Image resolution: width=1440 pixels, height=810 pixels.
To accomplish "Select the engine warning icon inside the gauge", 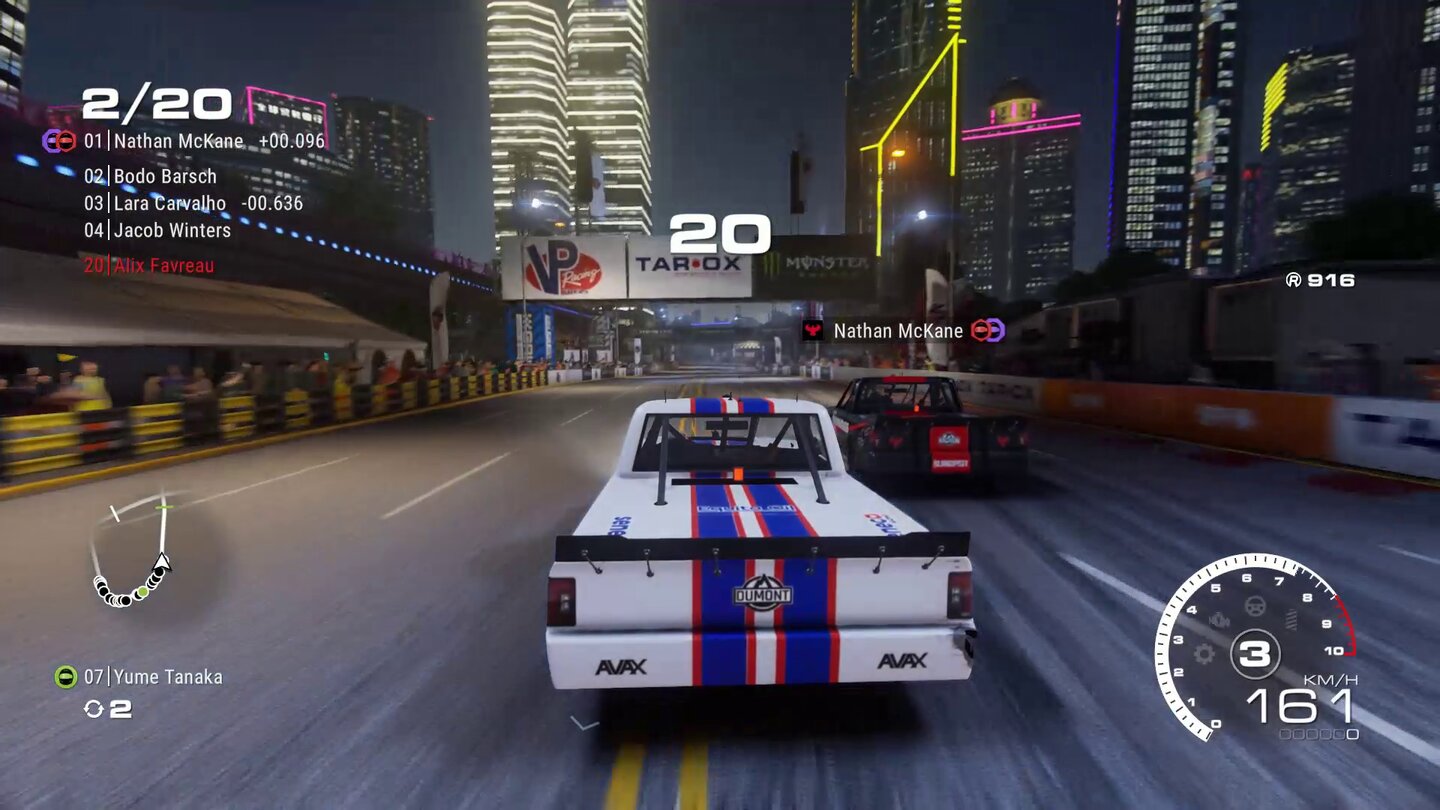I will coord(1220,620).
